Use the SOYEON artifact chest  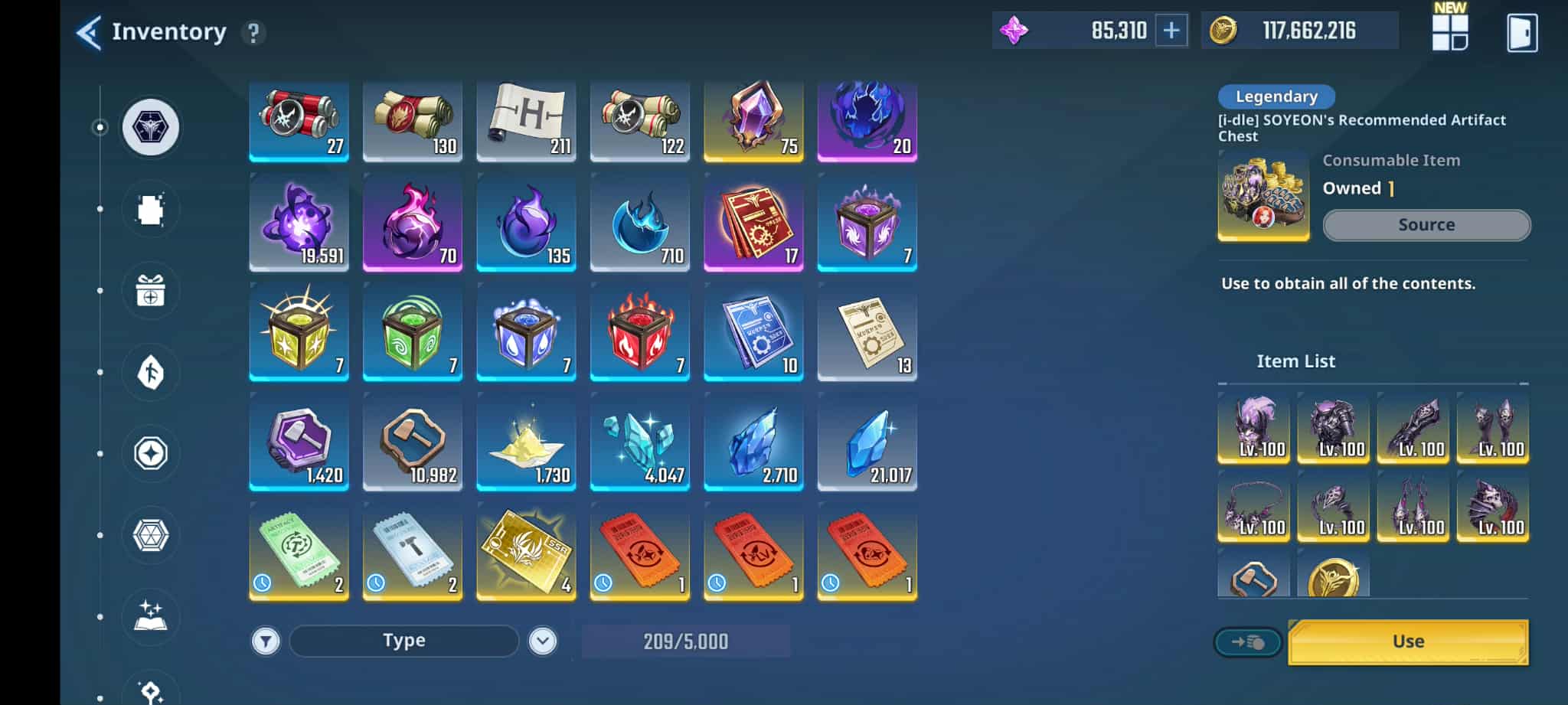(1408, 641)
